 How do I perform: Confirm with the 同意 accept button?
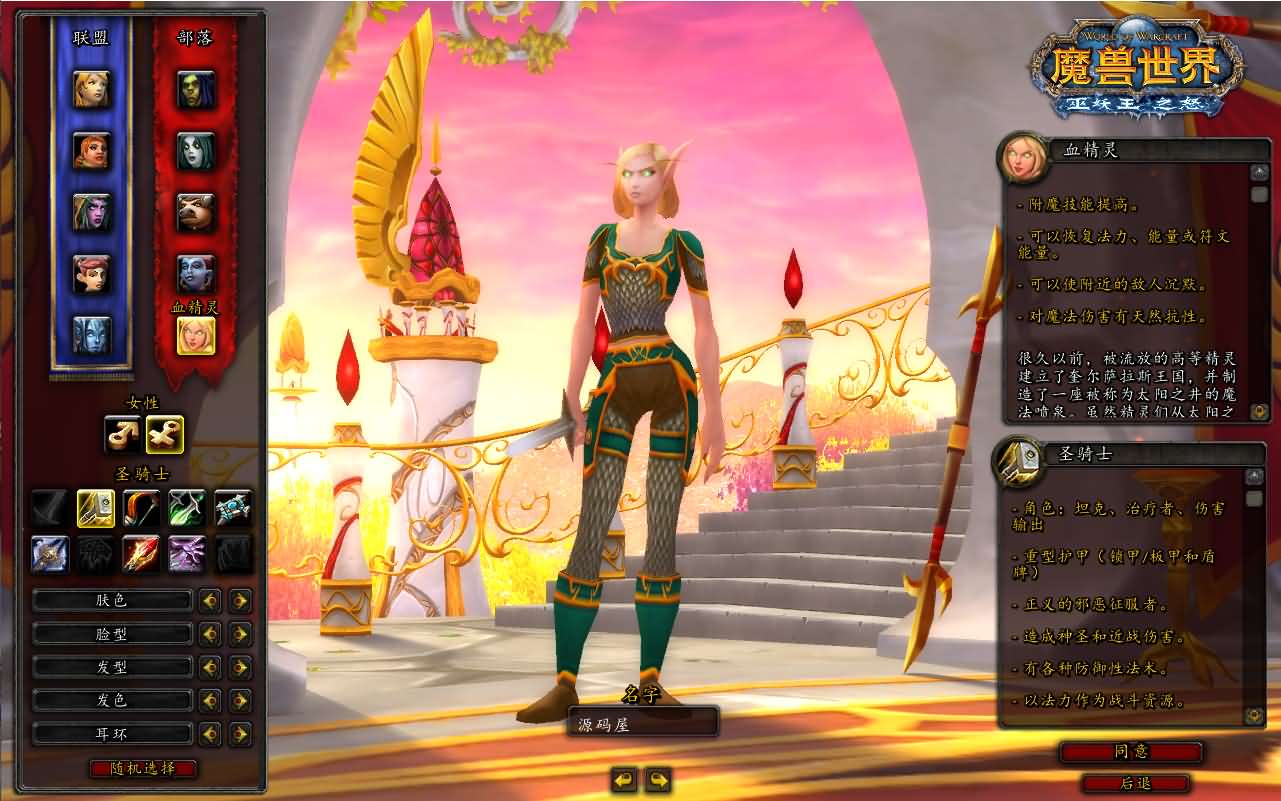click(1131, 752)
